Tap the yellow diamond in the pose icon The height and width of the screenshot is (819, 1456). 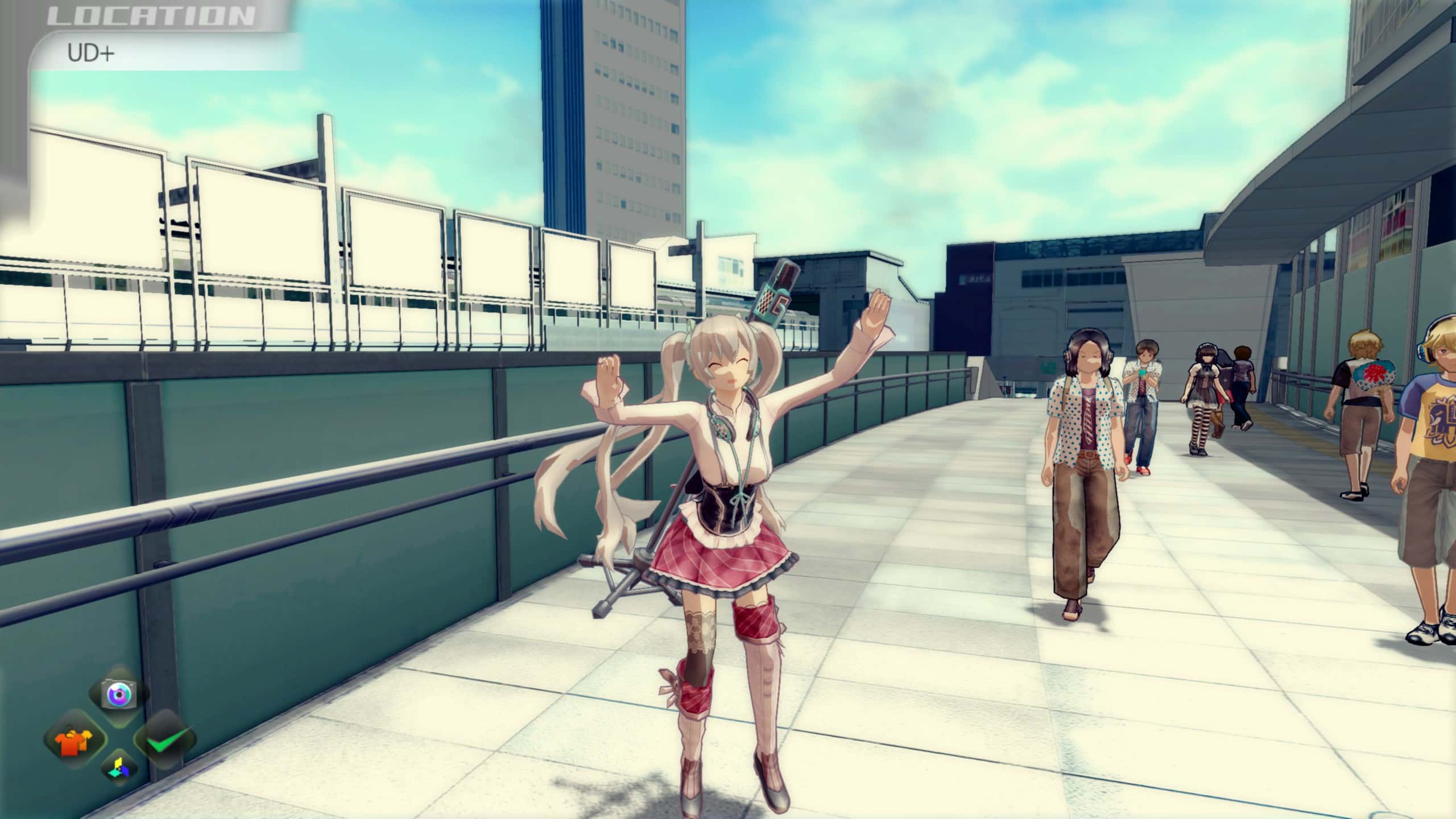point(117,763)
